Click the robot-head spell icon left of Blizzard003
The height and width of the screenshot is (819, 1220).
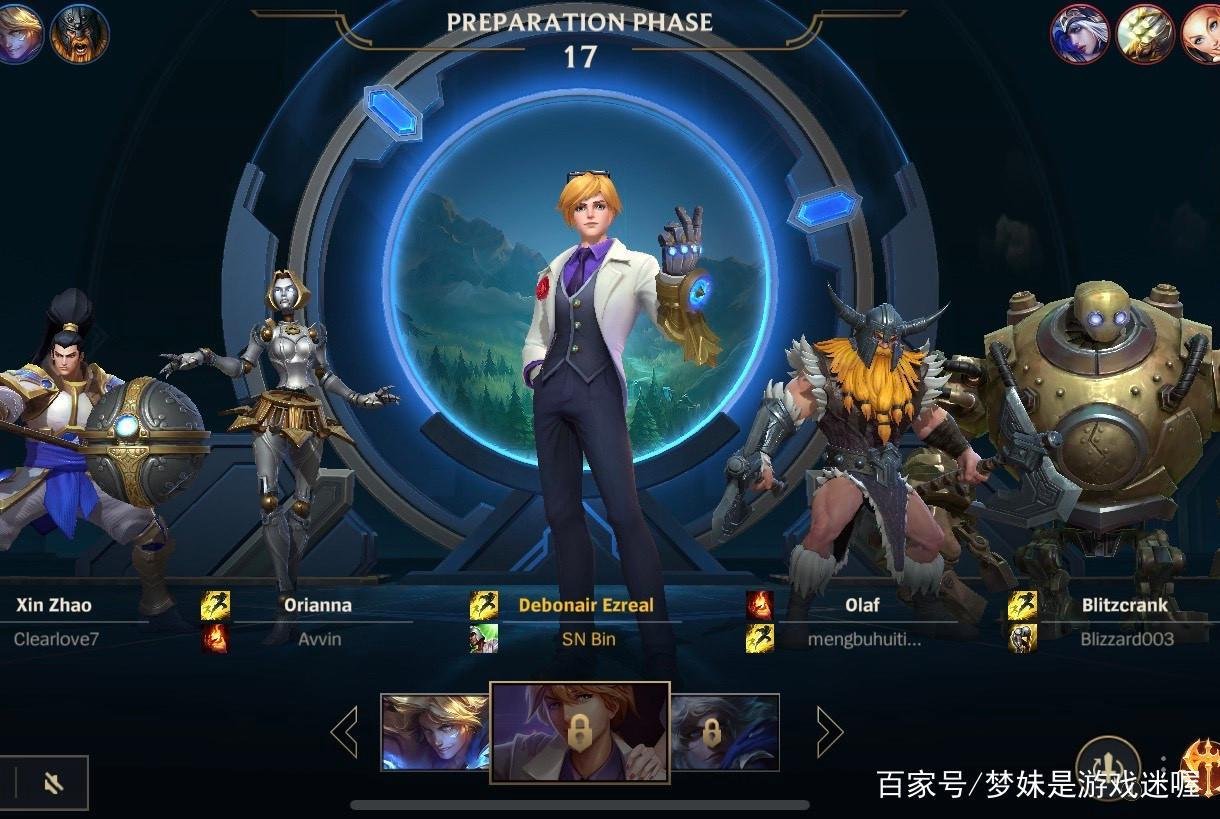coord(1022,638)
